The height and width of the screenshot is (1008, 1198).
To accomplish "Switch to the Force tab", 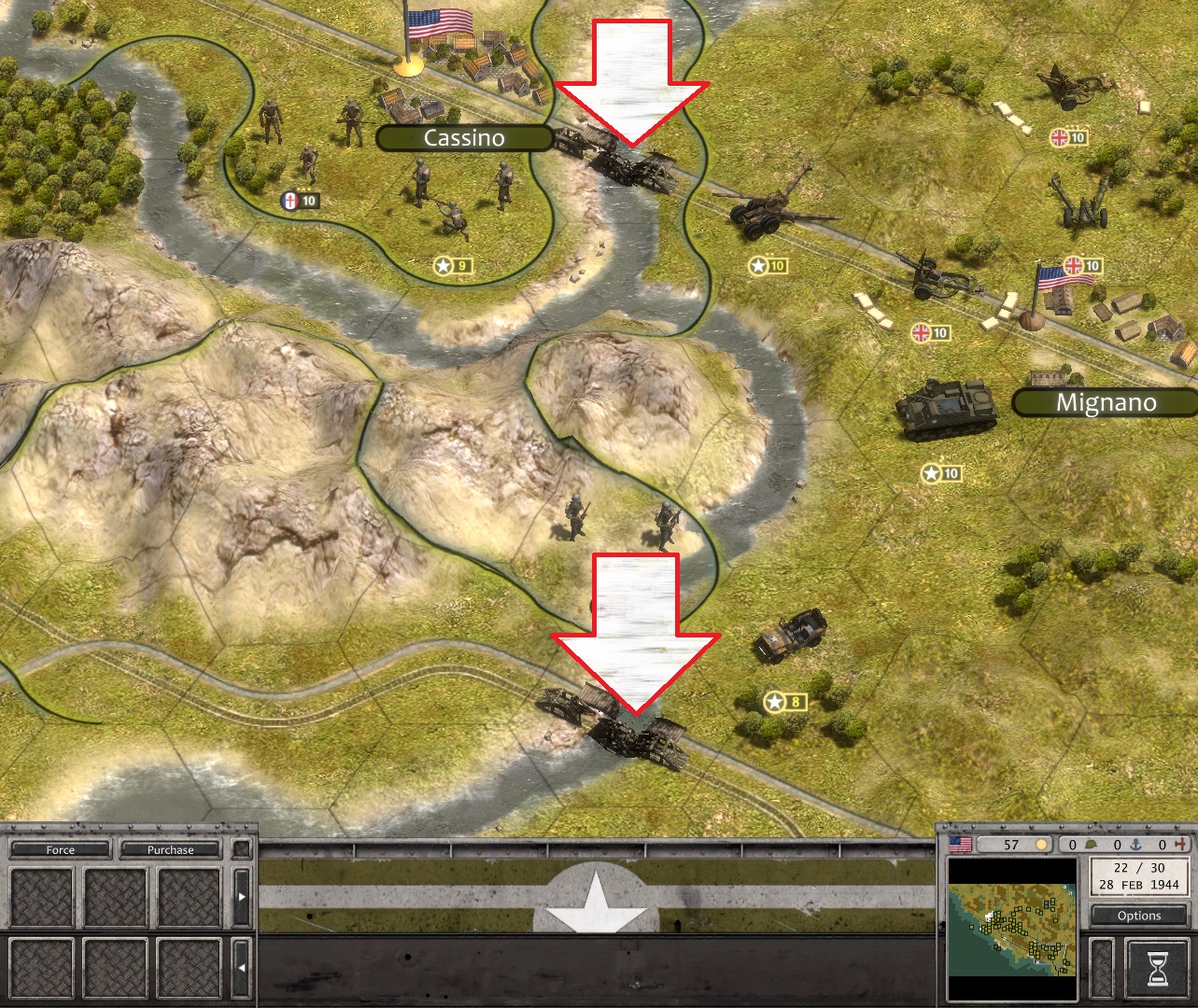I will click(x=59, y=849).
